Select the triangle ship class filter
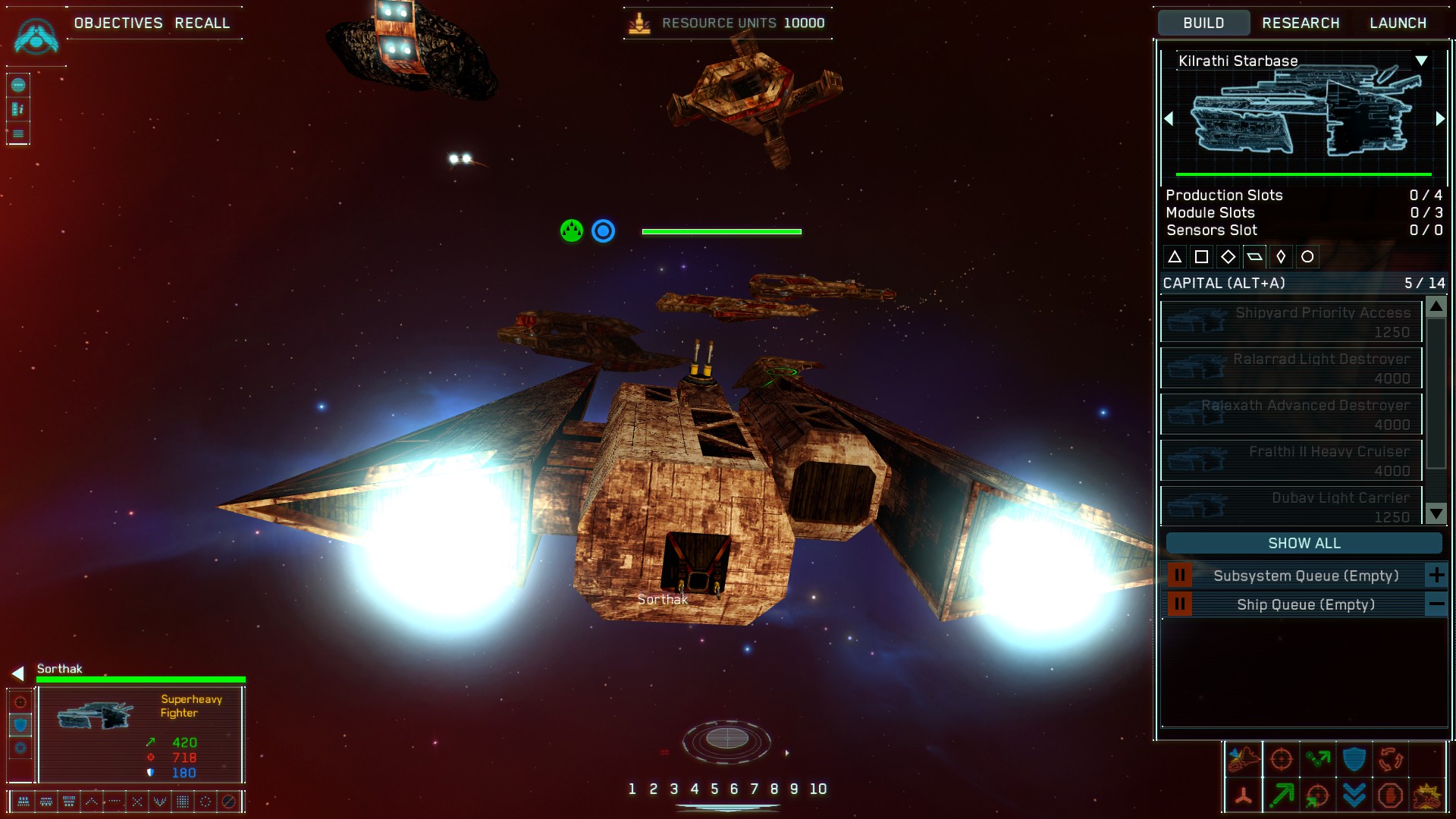1456x819 pixels. 1175,257
